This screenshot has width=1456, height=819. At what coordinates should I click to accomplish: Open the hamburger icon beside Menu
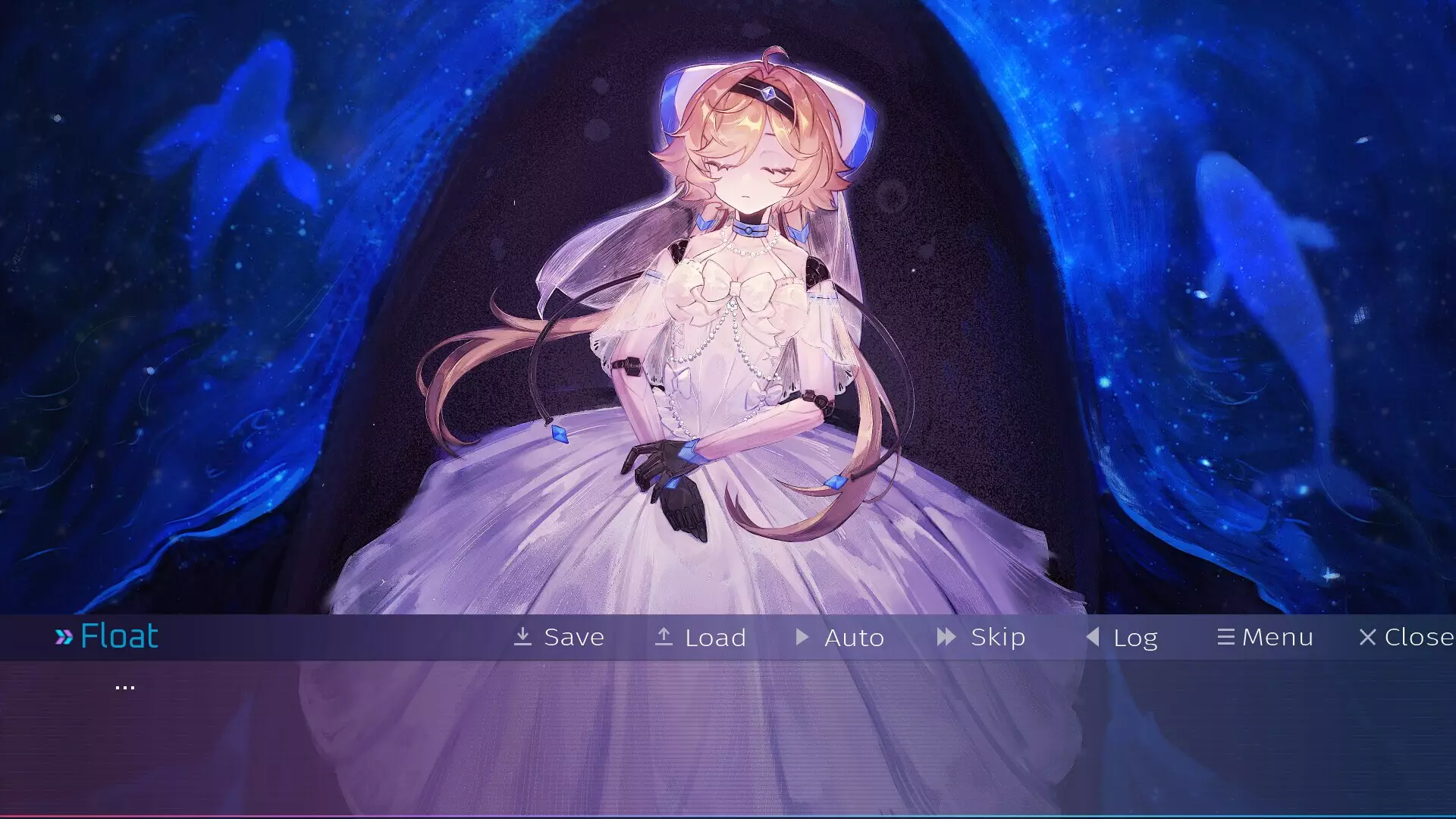point(1227,637)
